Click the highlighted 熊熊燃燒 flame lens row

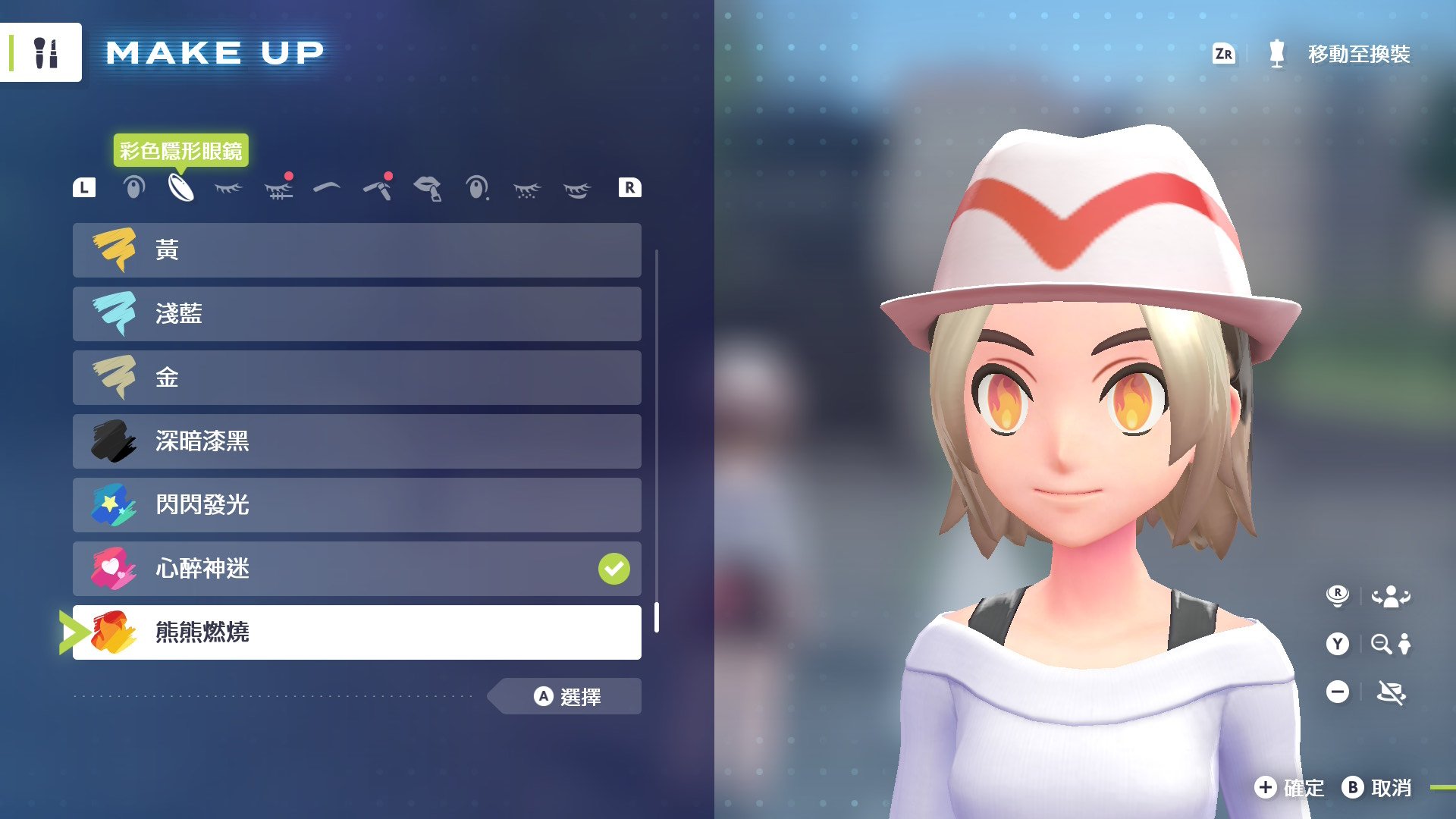[x=356, y=632]
